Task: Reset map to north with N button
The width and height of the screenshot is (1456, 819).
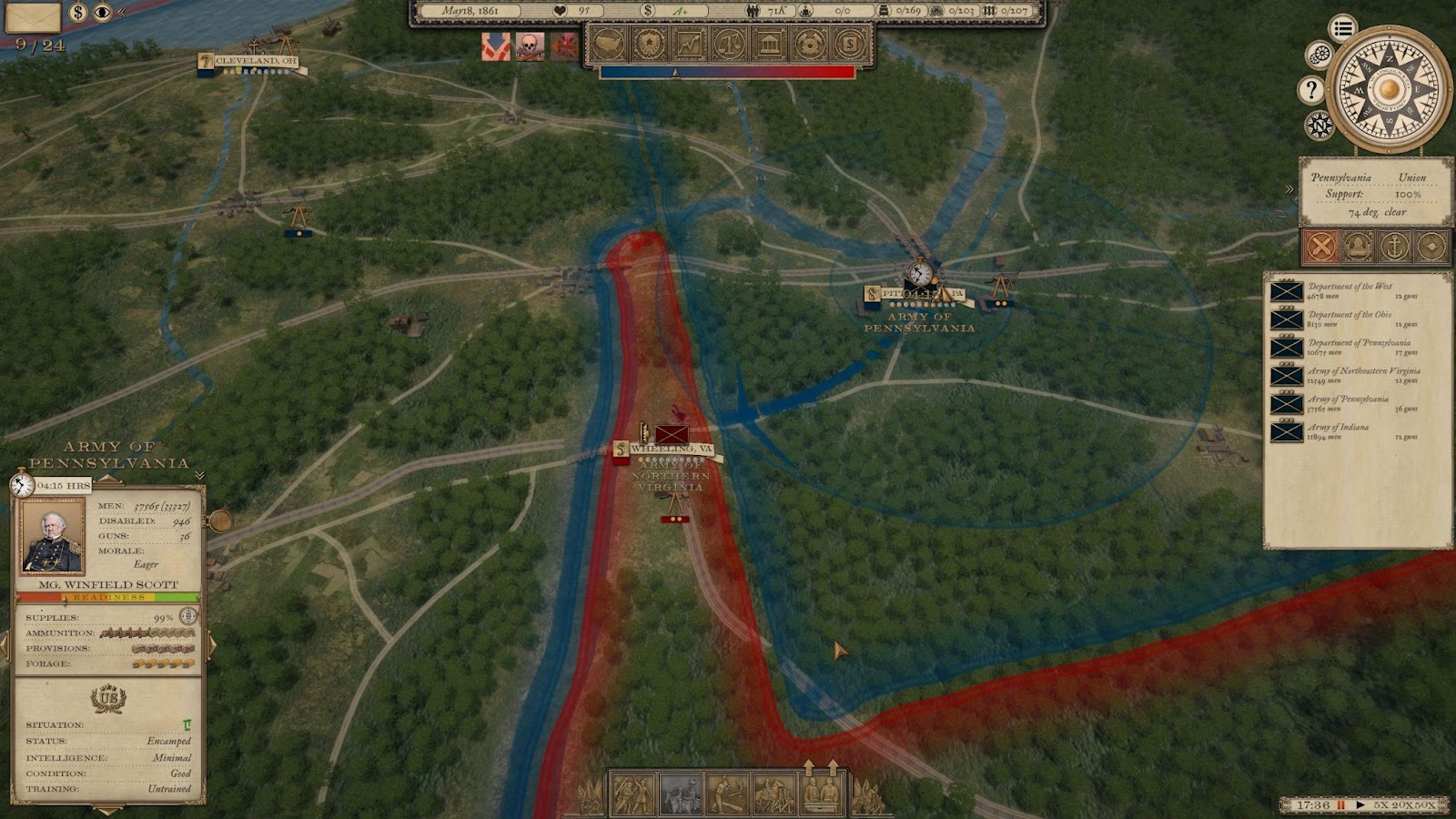Action: point(1319,125)
